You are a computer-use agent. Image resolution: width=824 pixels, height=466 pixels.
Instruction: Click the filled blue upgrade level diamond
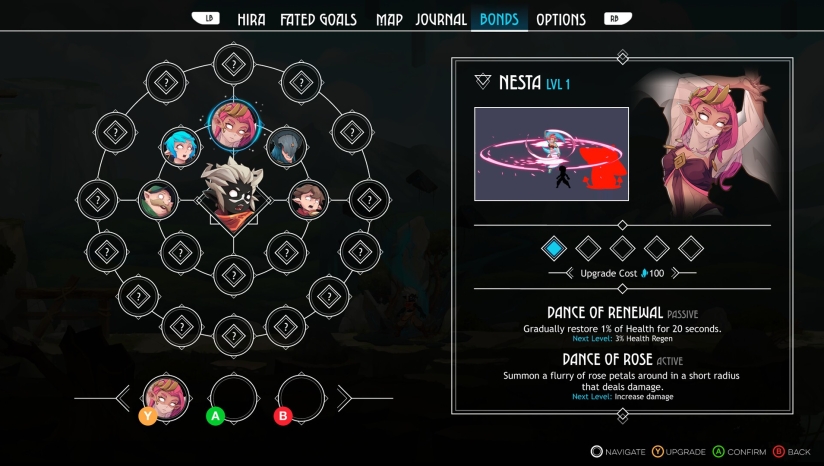coord(554,247)
